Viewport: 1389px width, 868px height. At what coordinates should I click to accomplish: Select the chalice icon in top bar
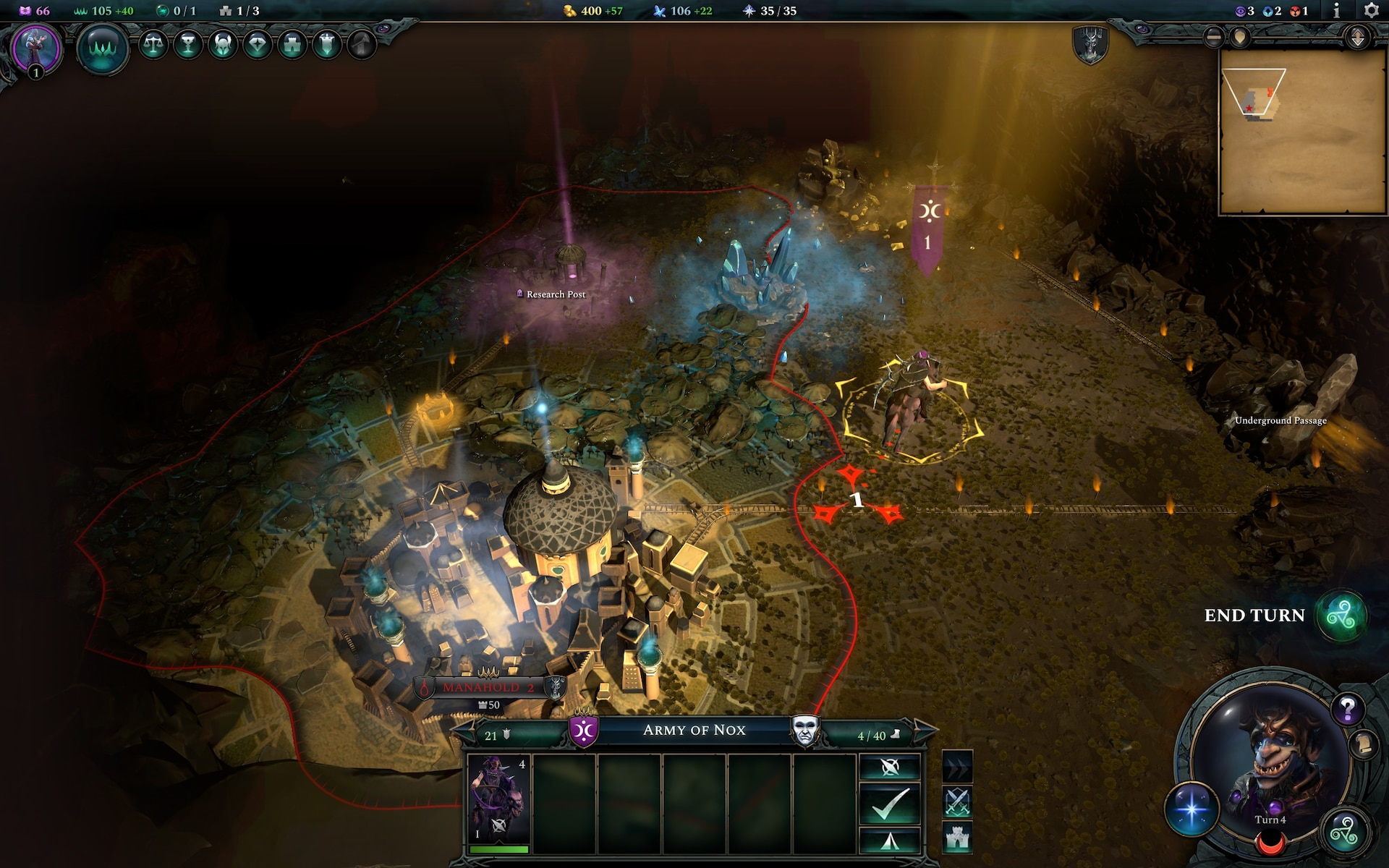point(188,45)
